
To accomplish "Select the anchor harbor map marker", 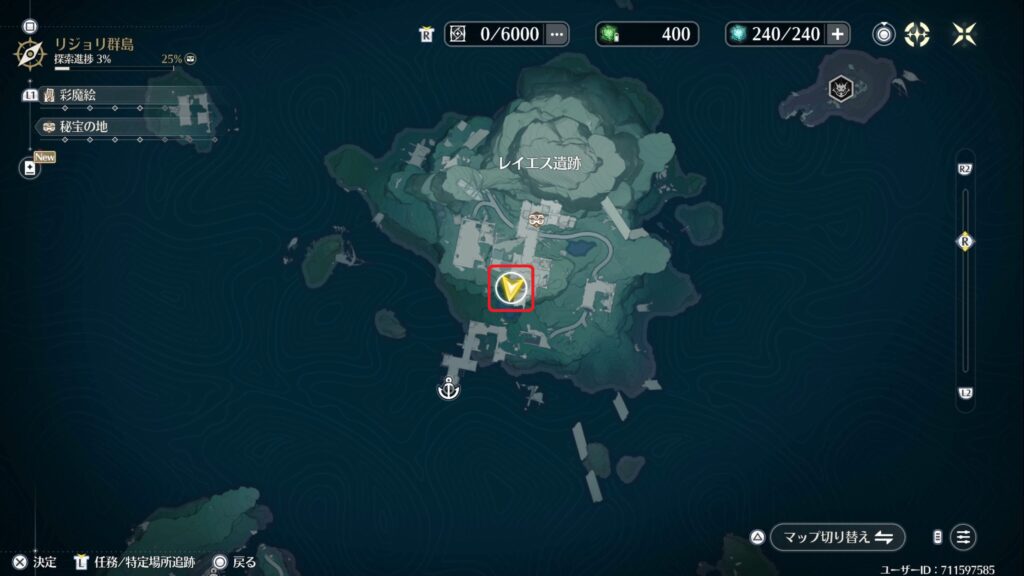I will [x=448, y=389].
